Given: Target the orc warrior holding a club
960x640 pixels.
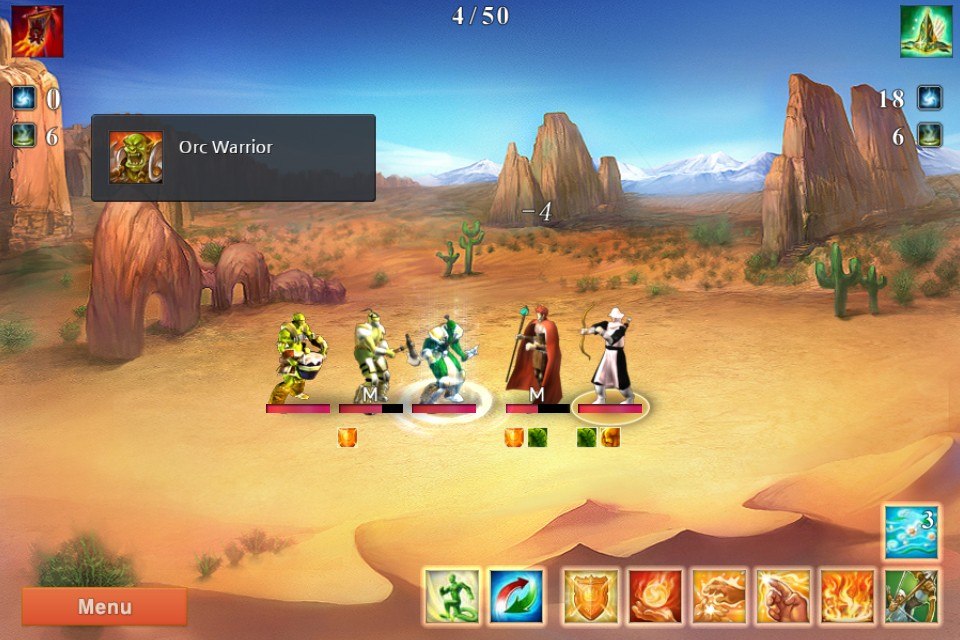Looking at the screenshot, I should tap(371, 356).
